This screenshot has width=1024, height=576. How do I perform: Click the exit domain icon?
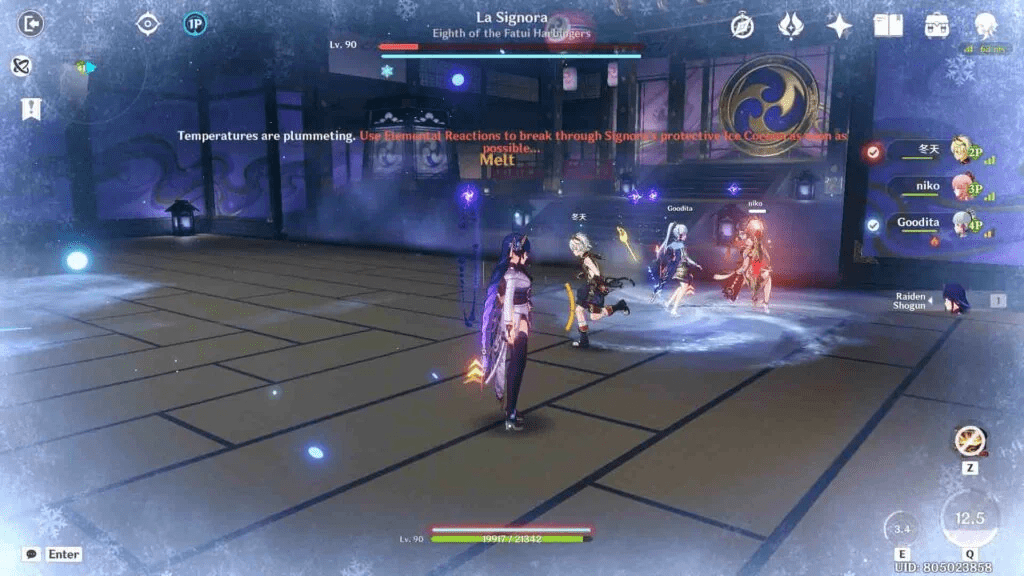(x=31, y=23)
